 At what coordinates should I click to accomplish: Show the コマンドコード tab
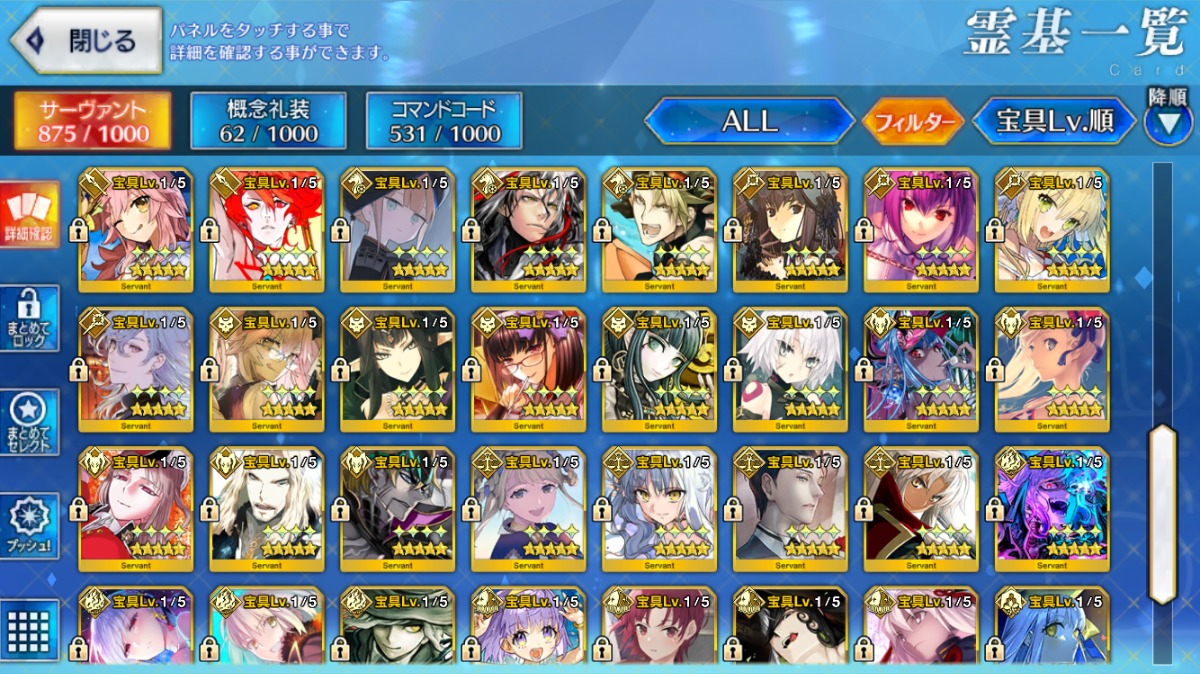(x=444, y=121)
